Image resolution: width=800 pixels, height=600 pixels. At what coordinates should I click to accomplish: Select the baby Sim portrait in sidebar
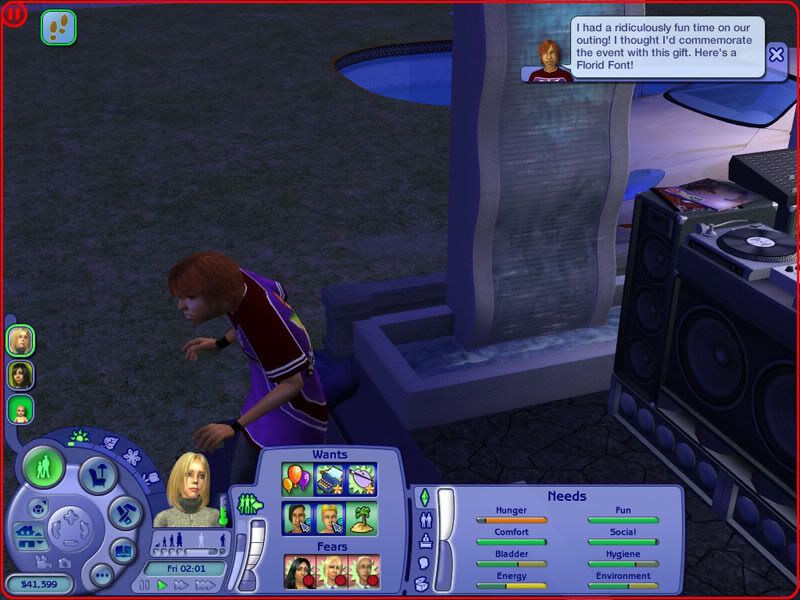point(20,409)
